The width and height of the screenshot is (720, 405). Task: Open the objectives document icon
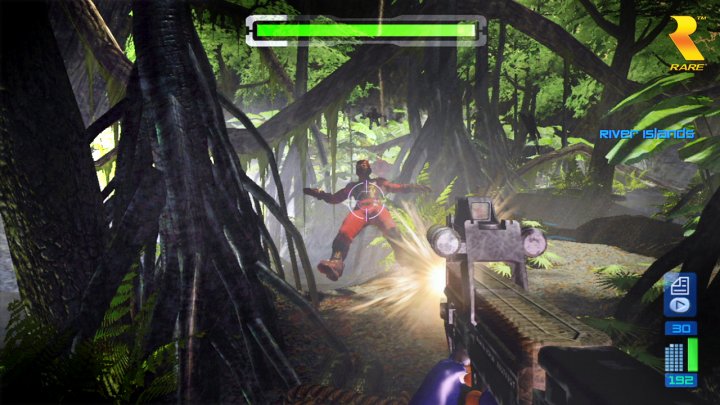680,282
